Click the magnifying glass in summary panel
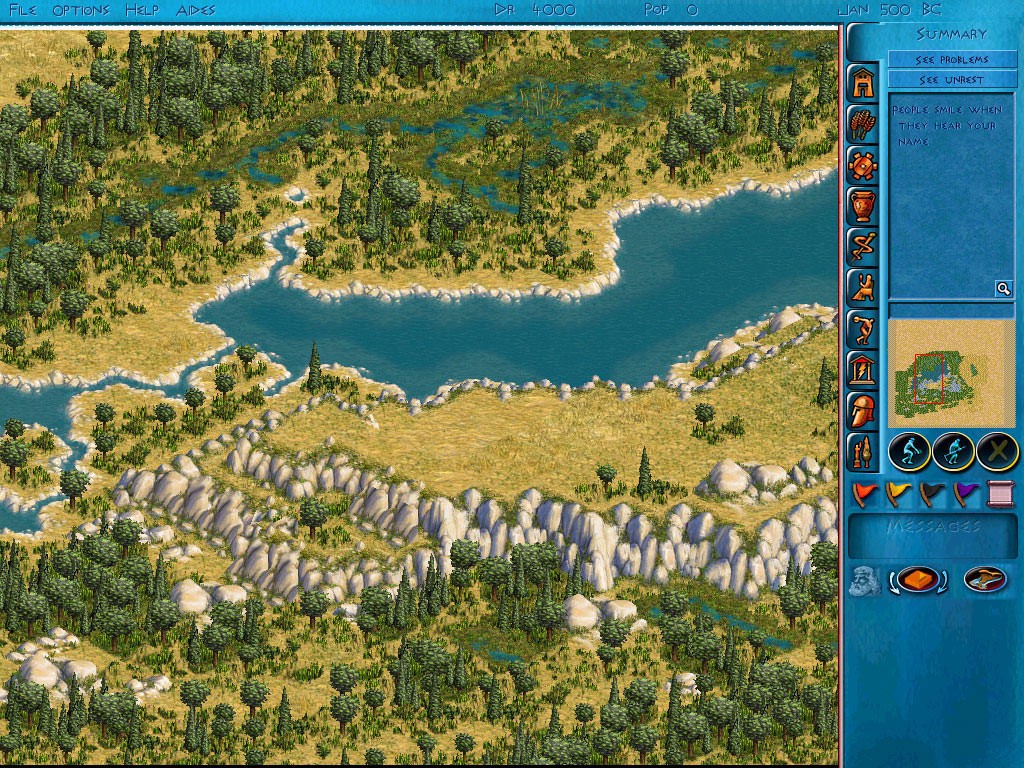1024x768 pixels. point(1003,289)
